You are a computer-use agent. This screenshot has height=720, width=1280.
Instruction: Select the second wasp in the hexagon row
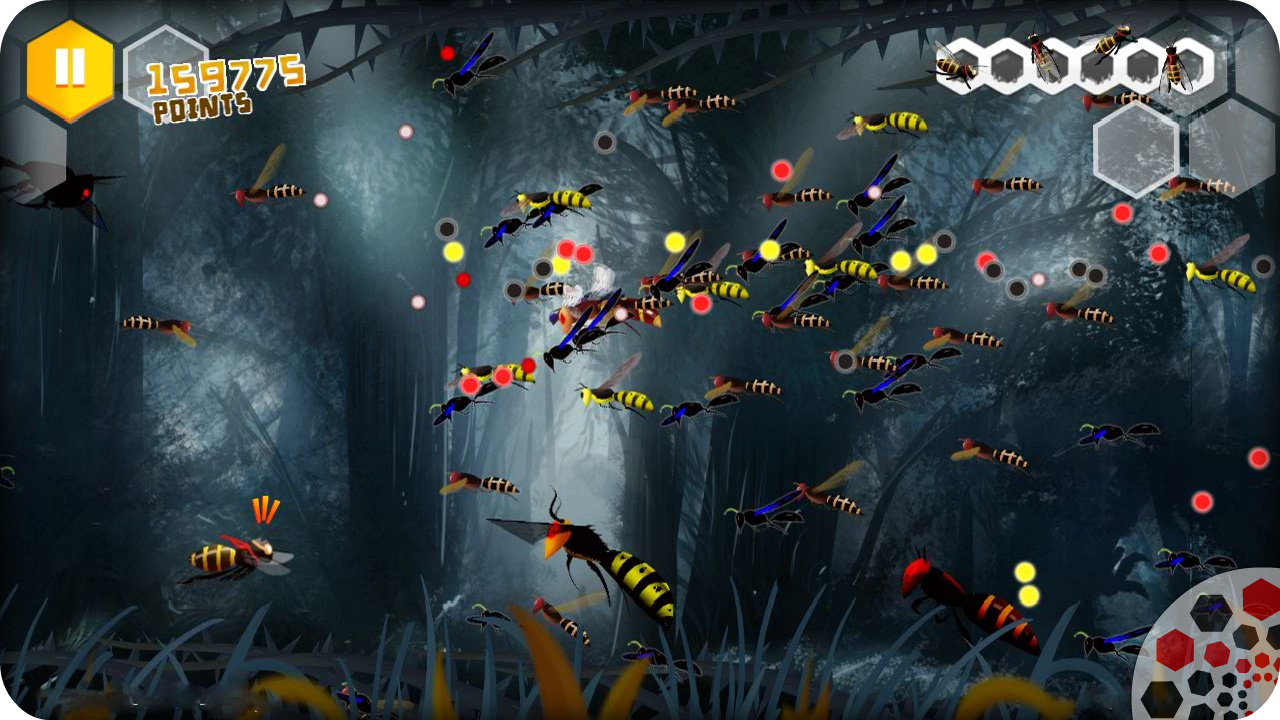pos(1042,60)
